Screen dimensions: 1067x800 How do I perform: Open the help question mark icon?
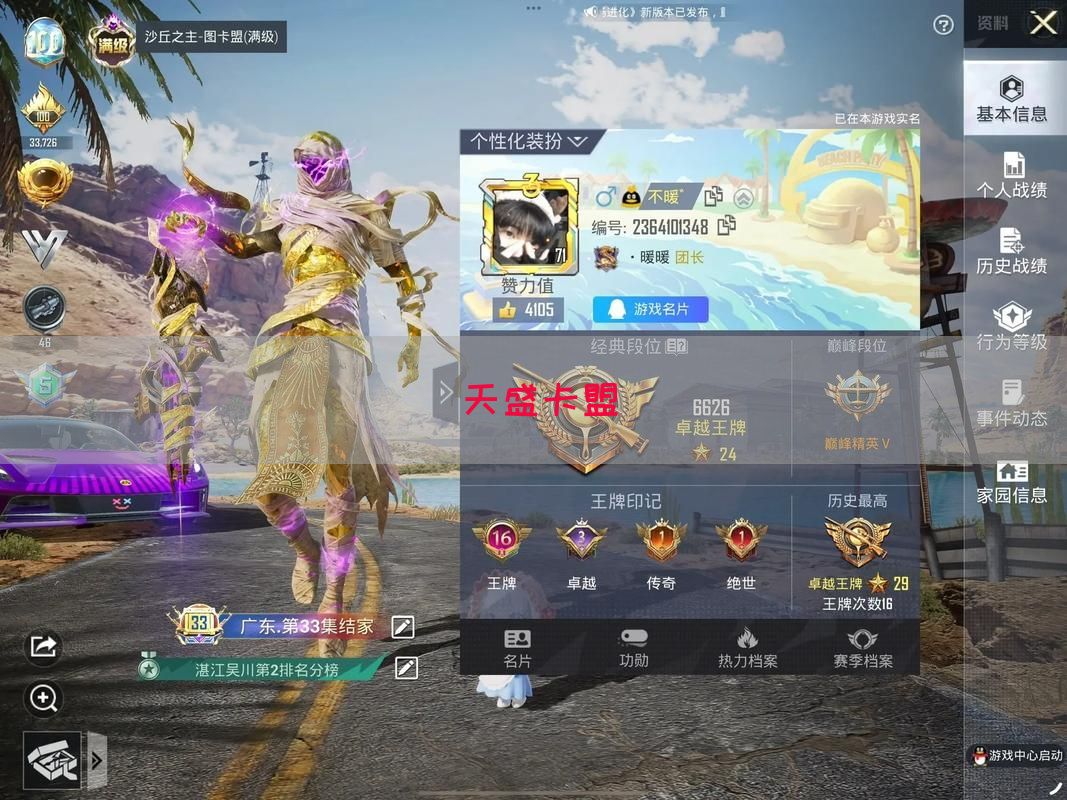(x=943, y=25)
